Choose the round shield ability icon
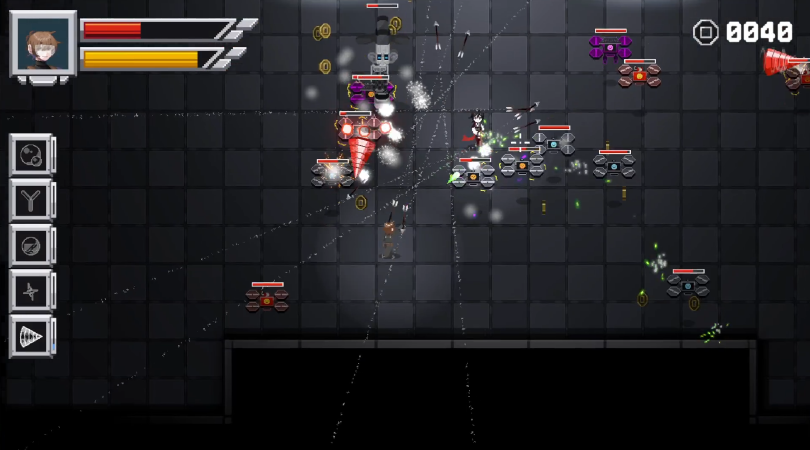The height and width of the screenshot is (450, 810). (x=31, y=245)
